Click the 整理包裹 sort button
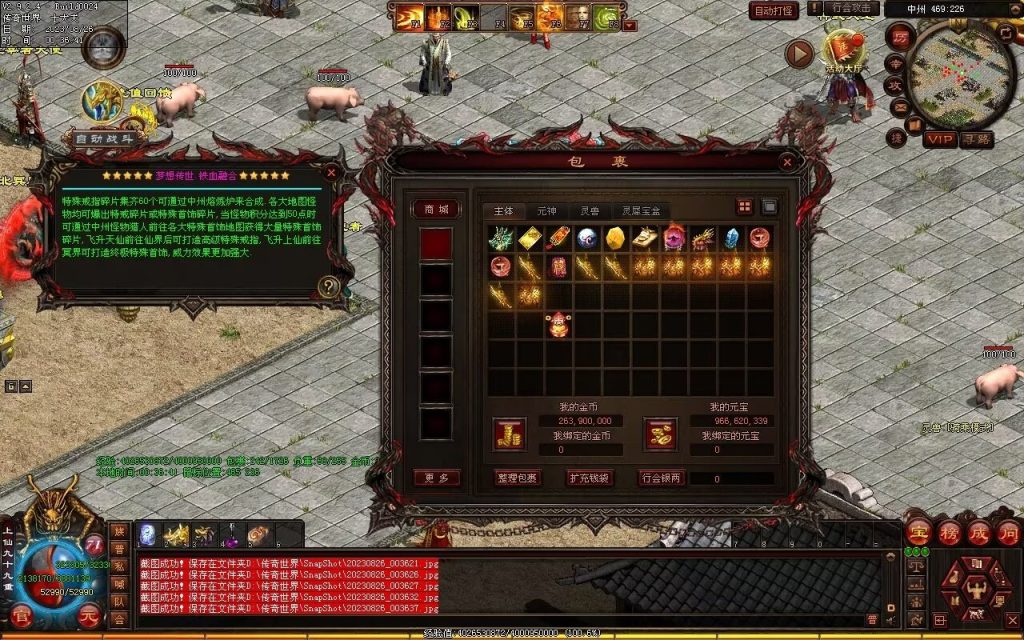 click(517, 478)
